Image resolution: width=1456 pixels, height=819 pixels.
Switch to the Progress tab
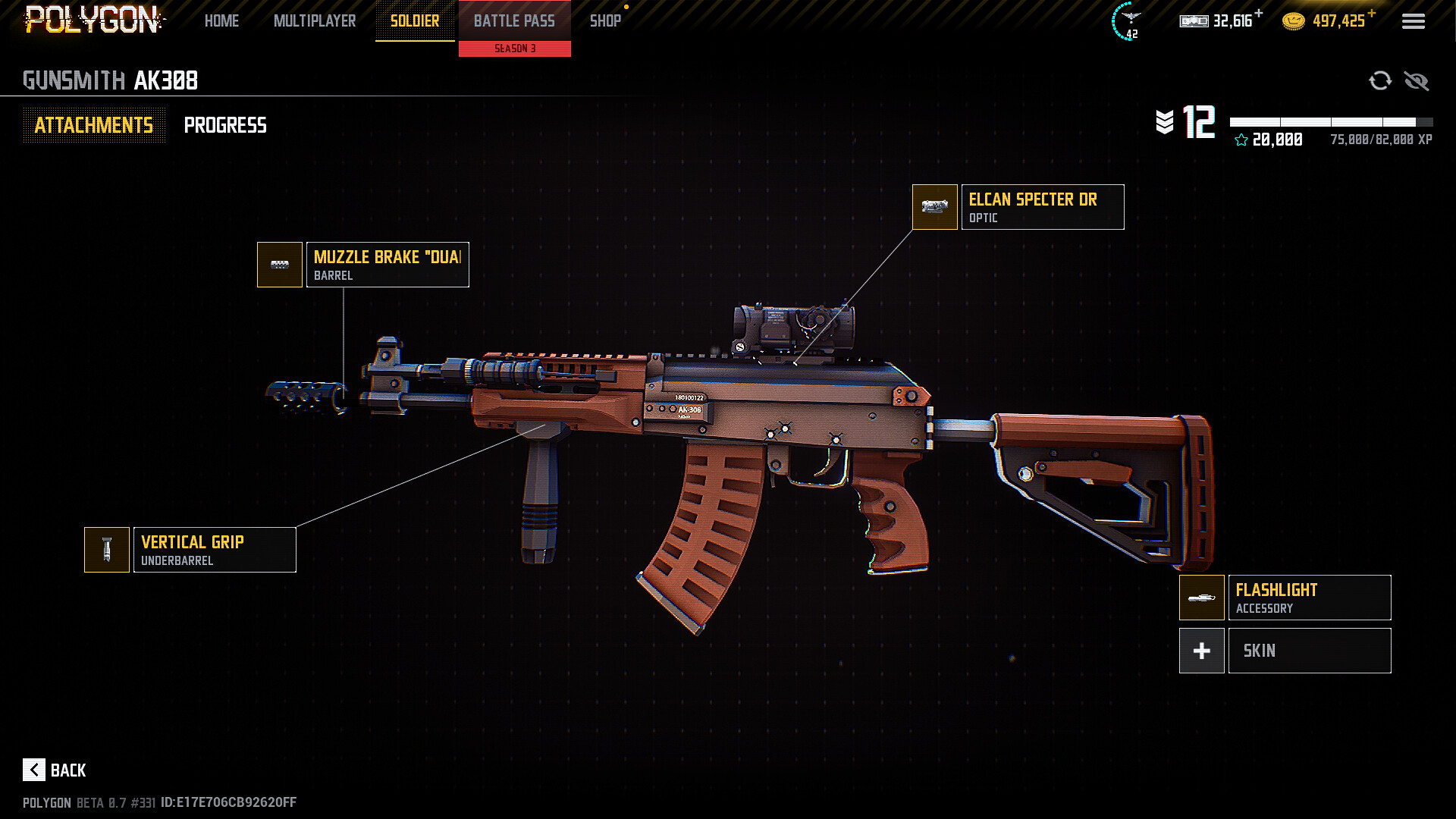tap(225, 125)
